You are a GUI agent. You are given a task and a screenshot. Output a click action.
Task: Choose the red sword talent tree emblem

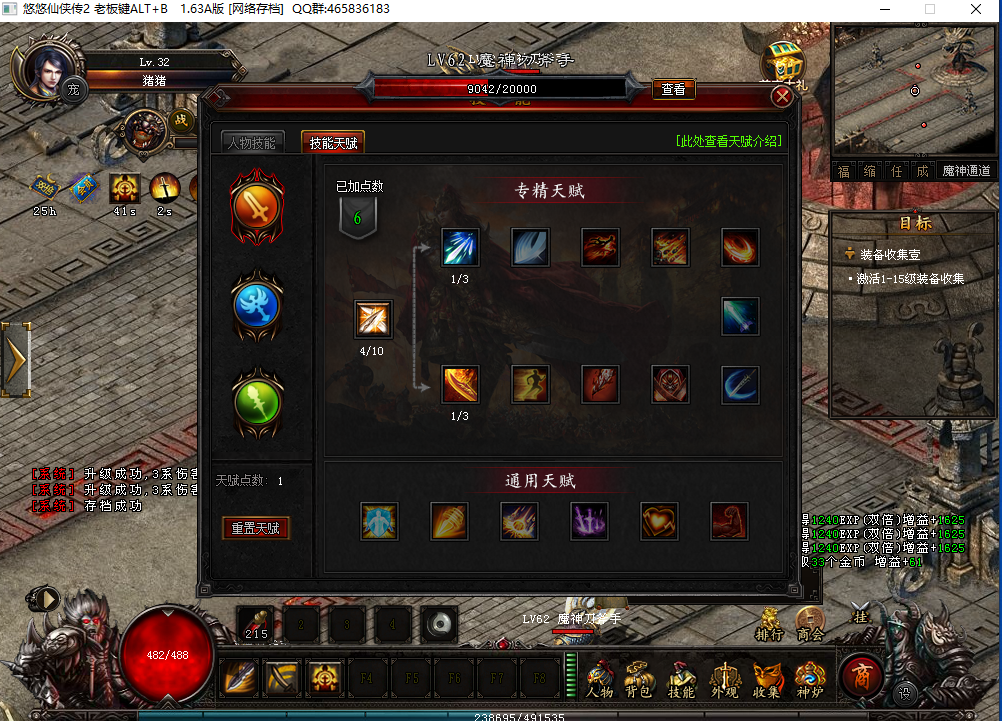point(257,207)
